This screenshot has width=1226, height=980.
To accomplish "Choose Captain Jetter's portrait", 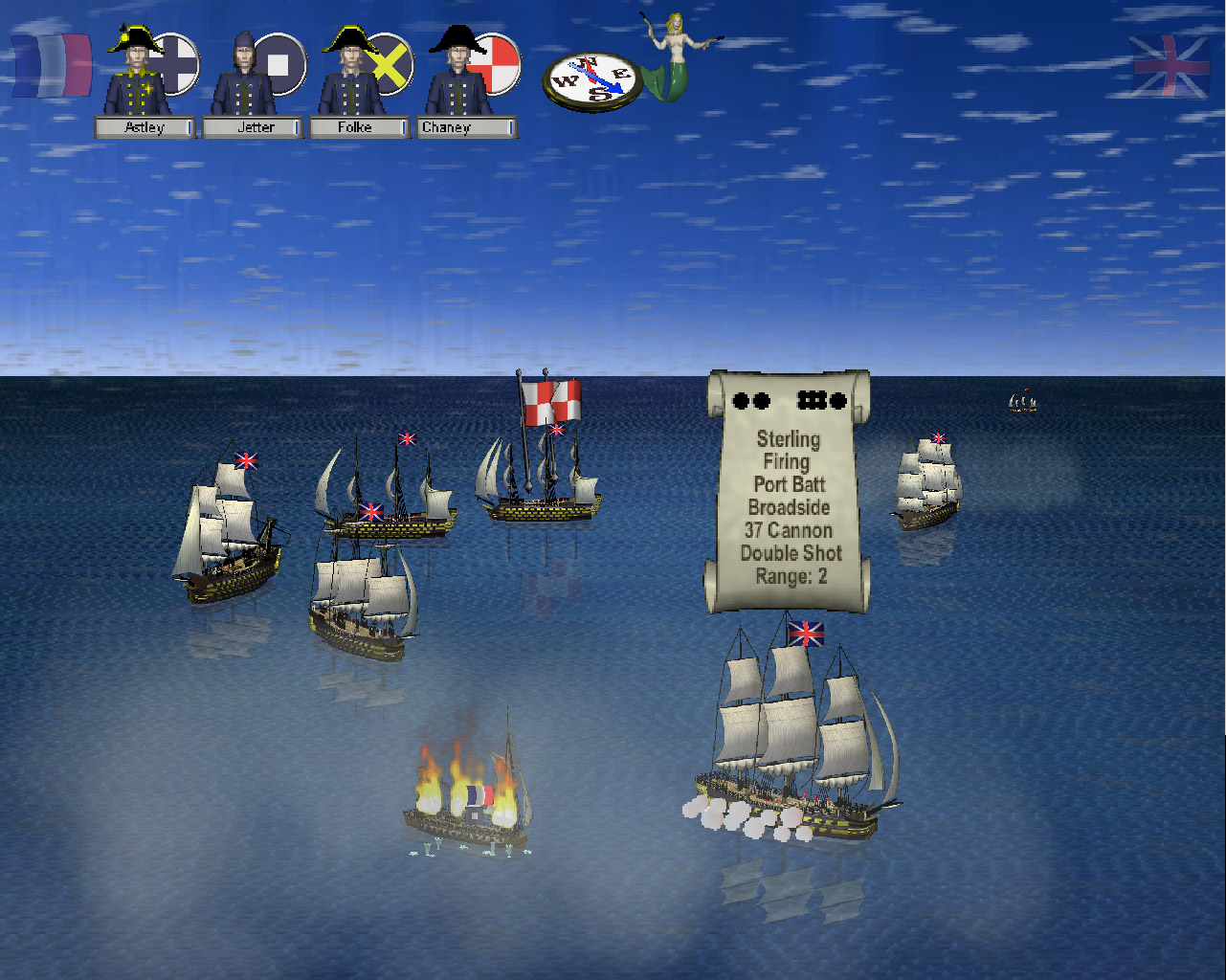I will (x=243, y=75).
